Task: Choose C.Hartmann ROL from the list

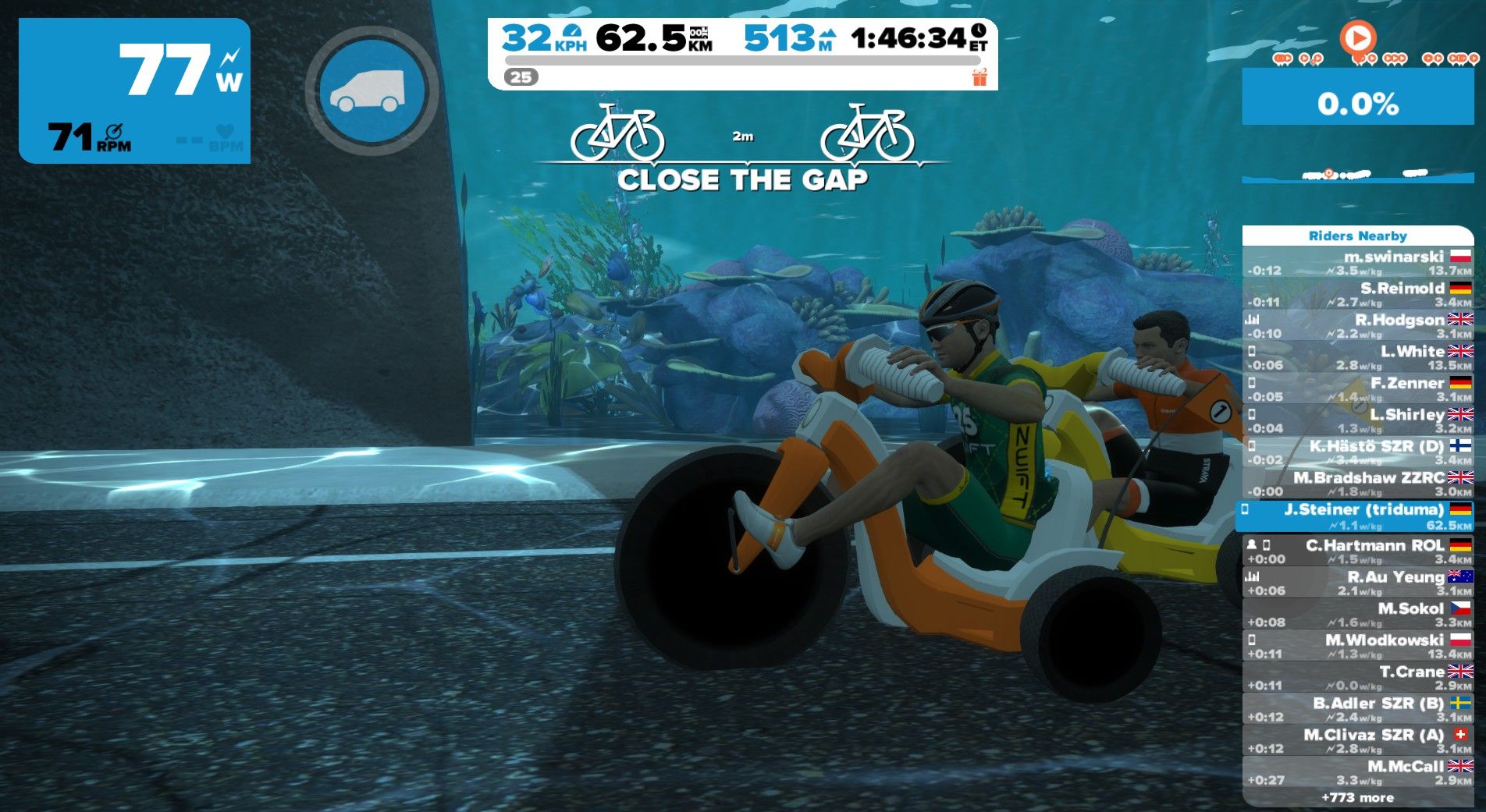Action: (x=1357, y=551)
